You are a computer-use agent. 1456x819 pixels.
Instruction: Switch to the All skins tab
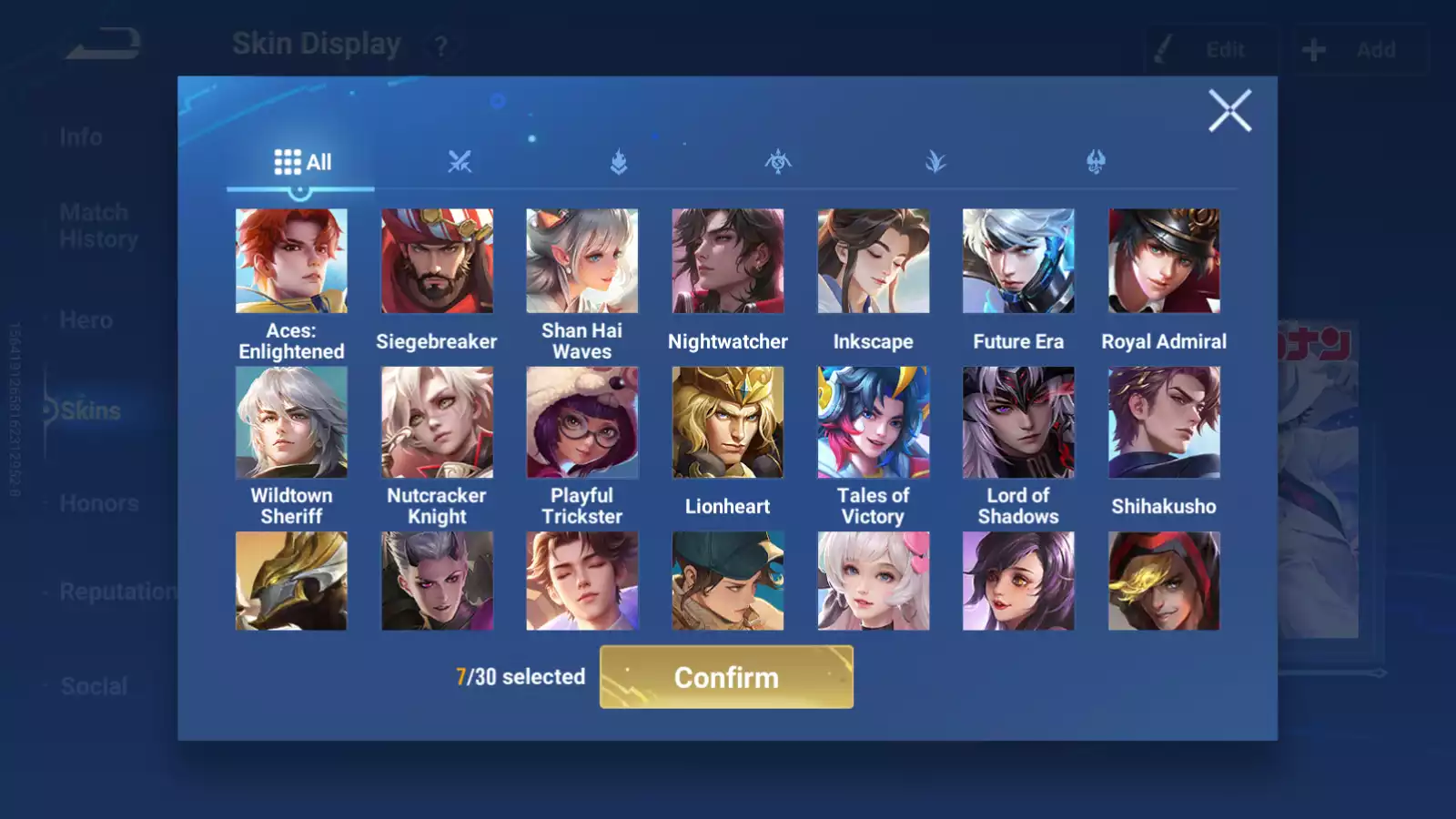point(302,162)
